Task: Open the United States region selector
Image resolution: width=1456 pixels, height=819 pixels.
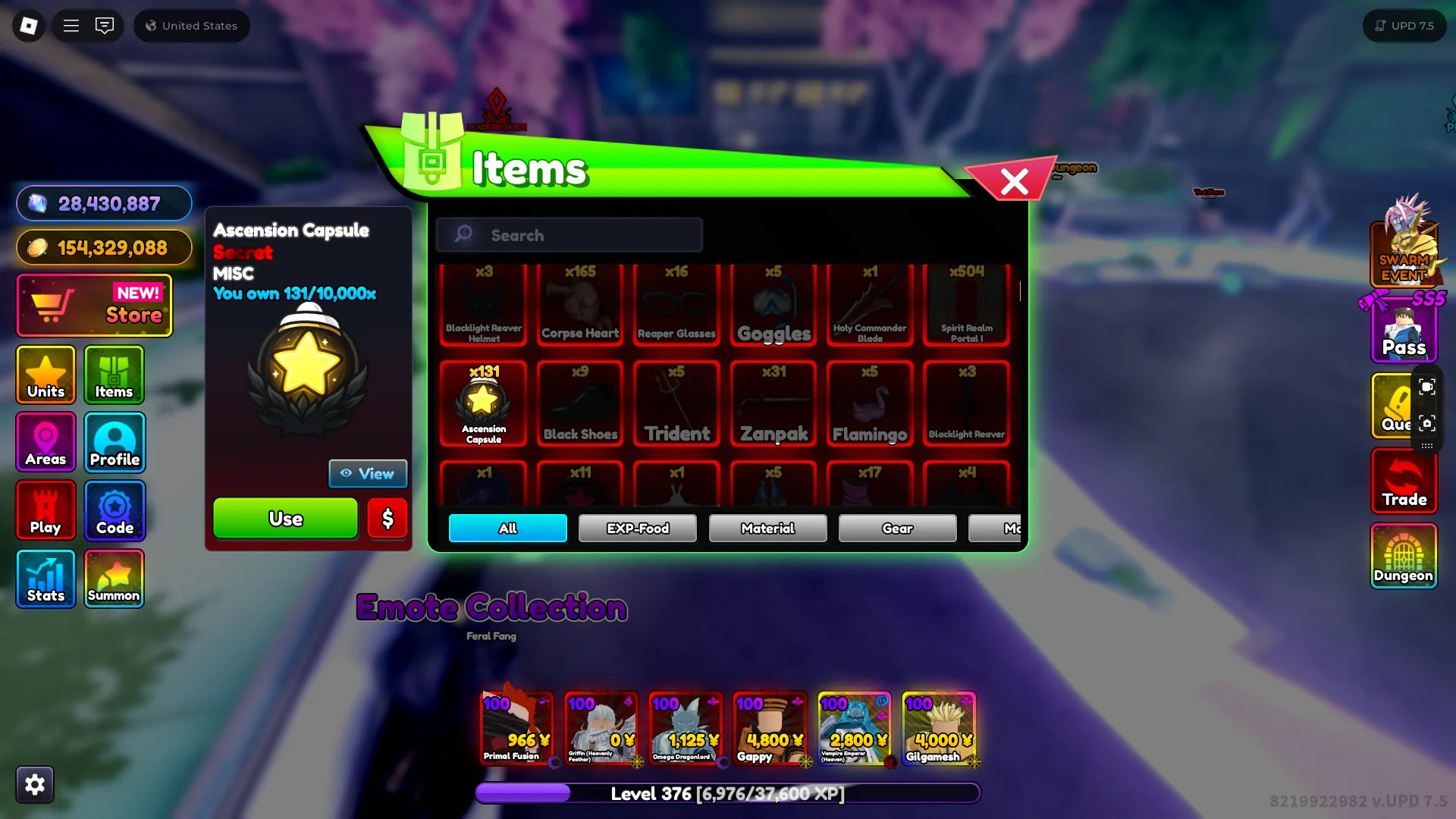Action: (191, 25)
